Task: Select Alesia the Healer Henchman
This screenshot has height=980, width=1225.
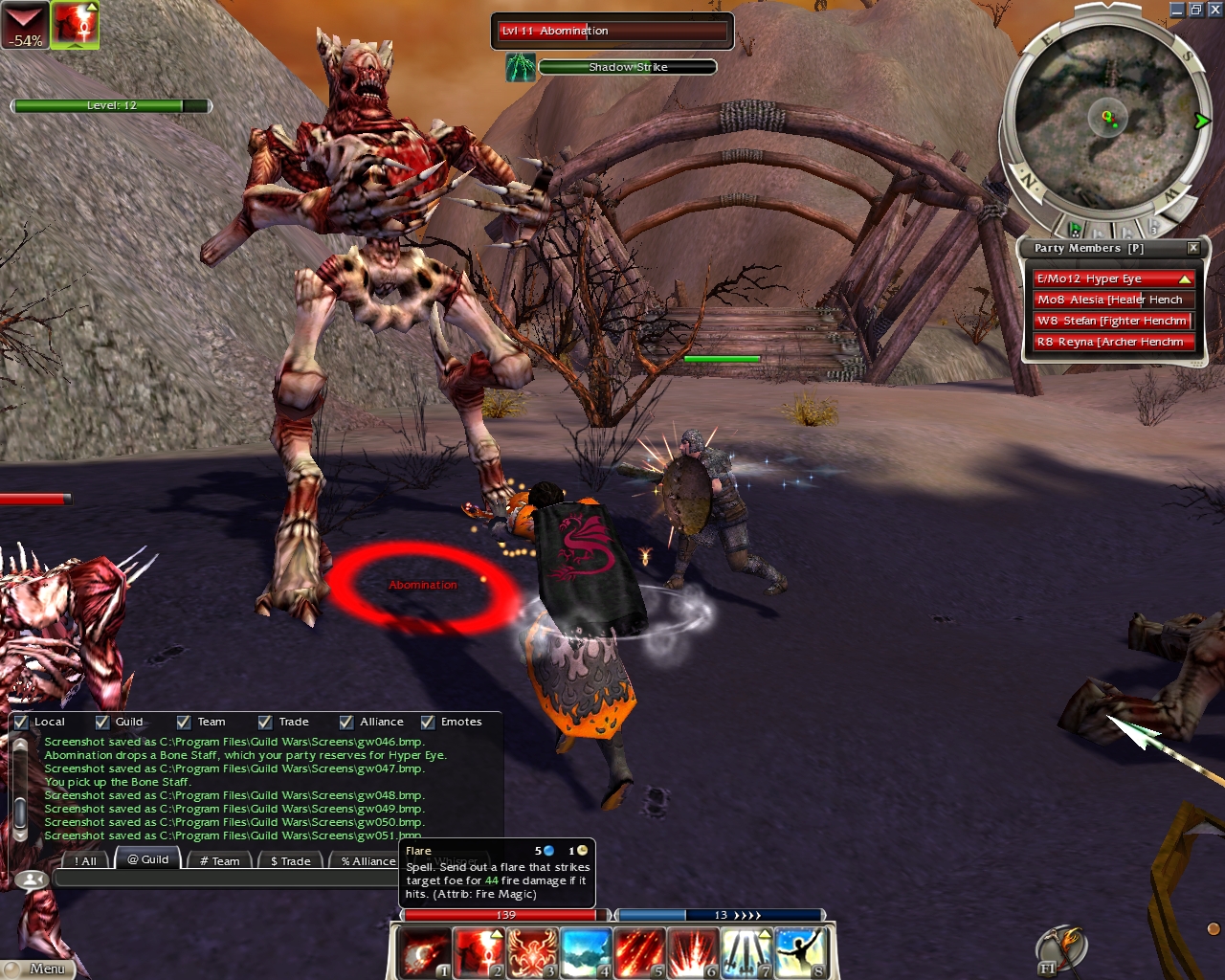Action: point(1113,300)
